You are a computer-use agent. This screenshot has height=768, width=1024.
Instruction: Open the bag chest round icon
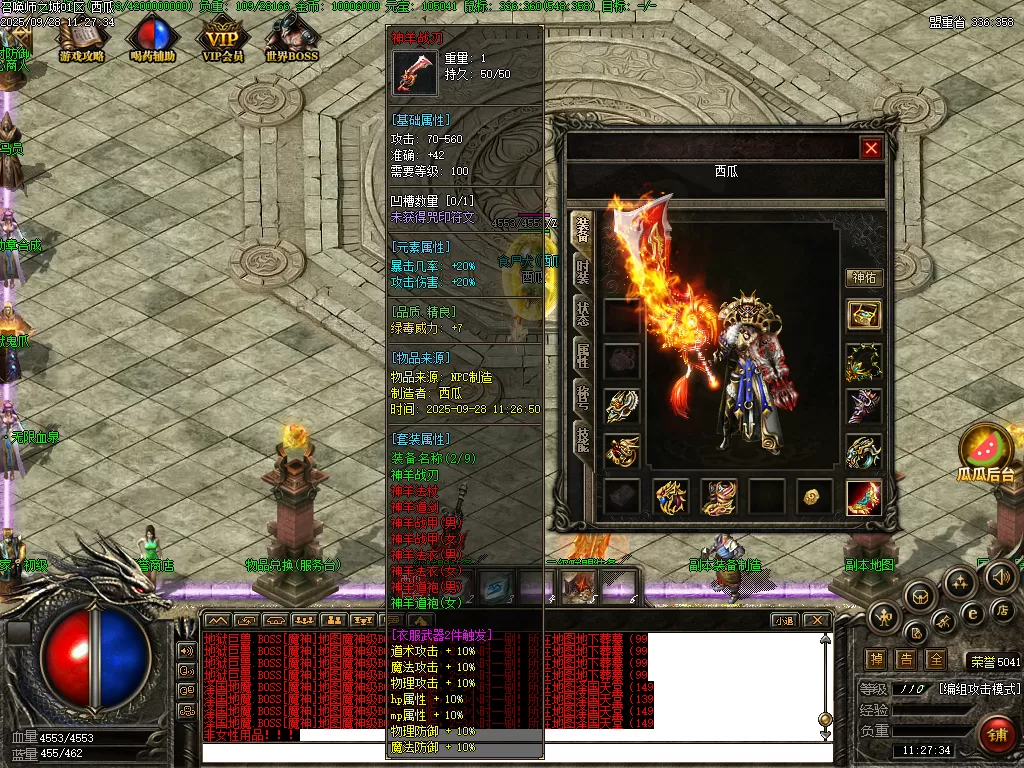click(x=919, y=597)
